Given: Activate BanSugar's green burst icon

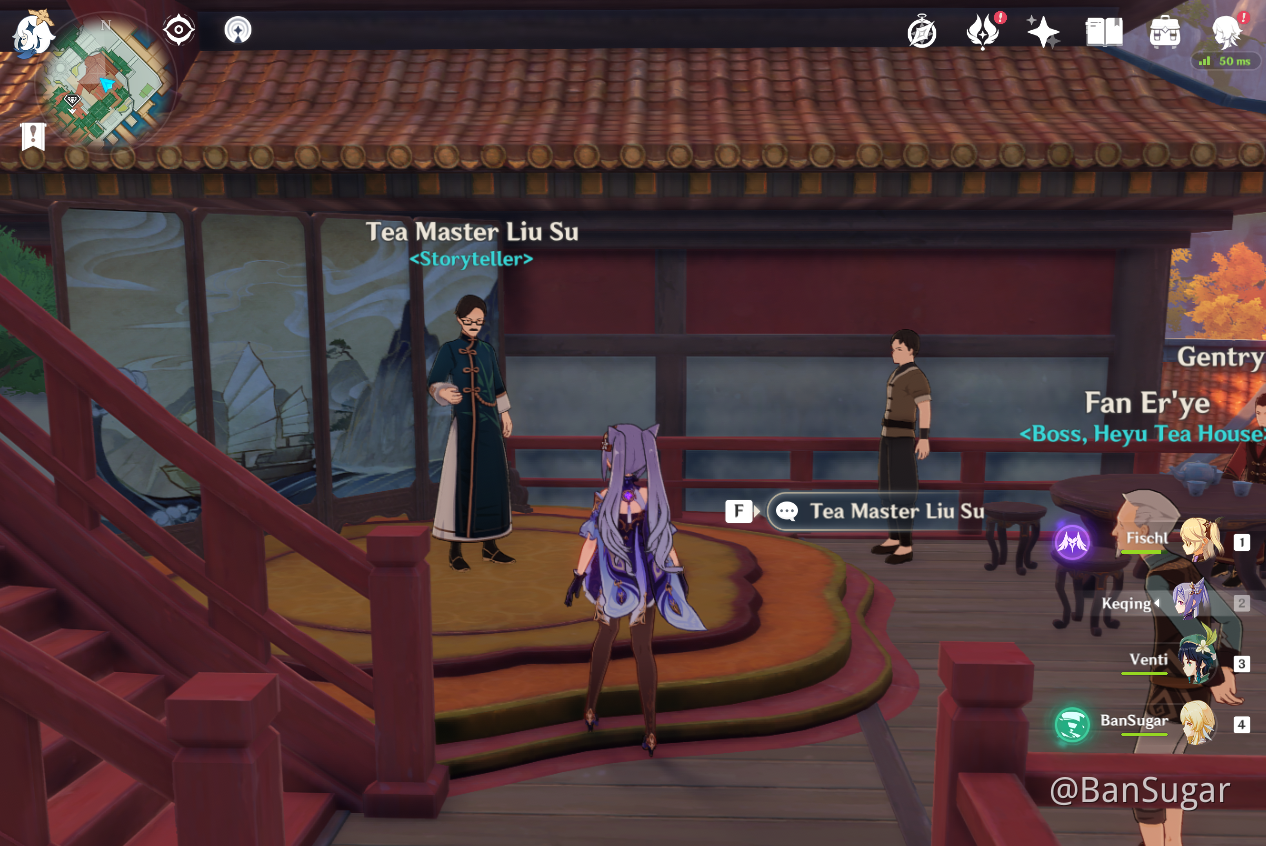Looking at the screenshot, I should click(1073, 724).
